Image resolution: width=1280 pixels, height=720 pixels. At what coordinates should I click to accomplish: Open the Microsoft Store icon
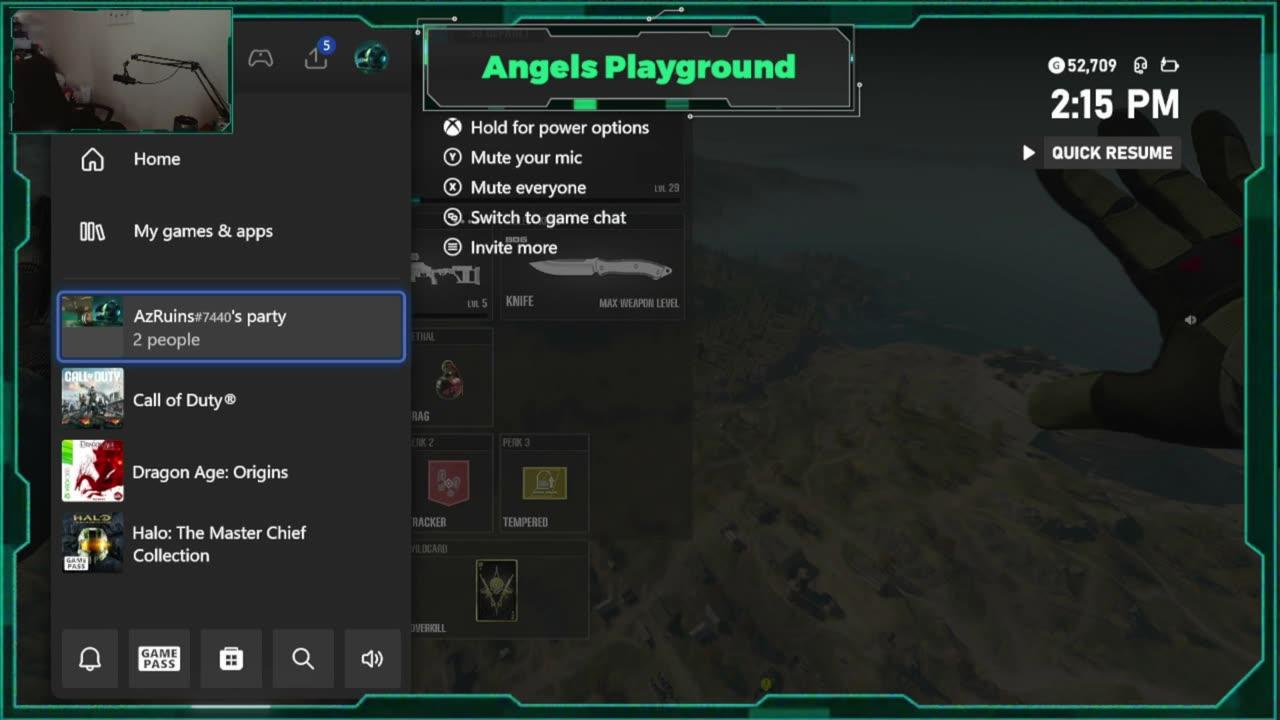tap(231, 658)
